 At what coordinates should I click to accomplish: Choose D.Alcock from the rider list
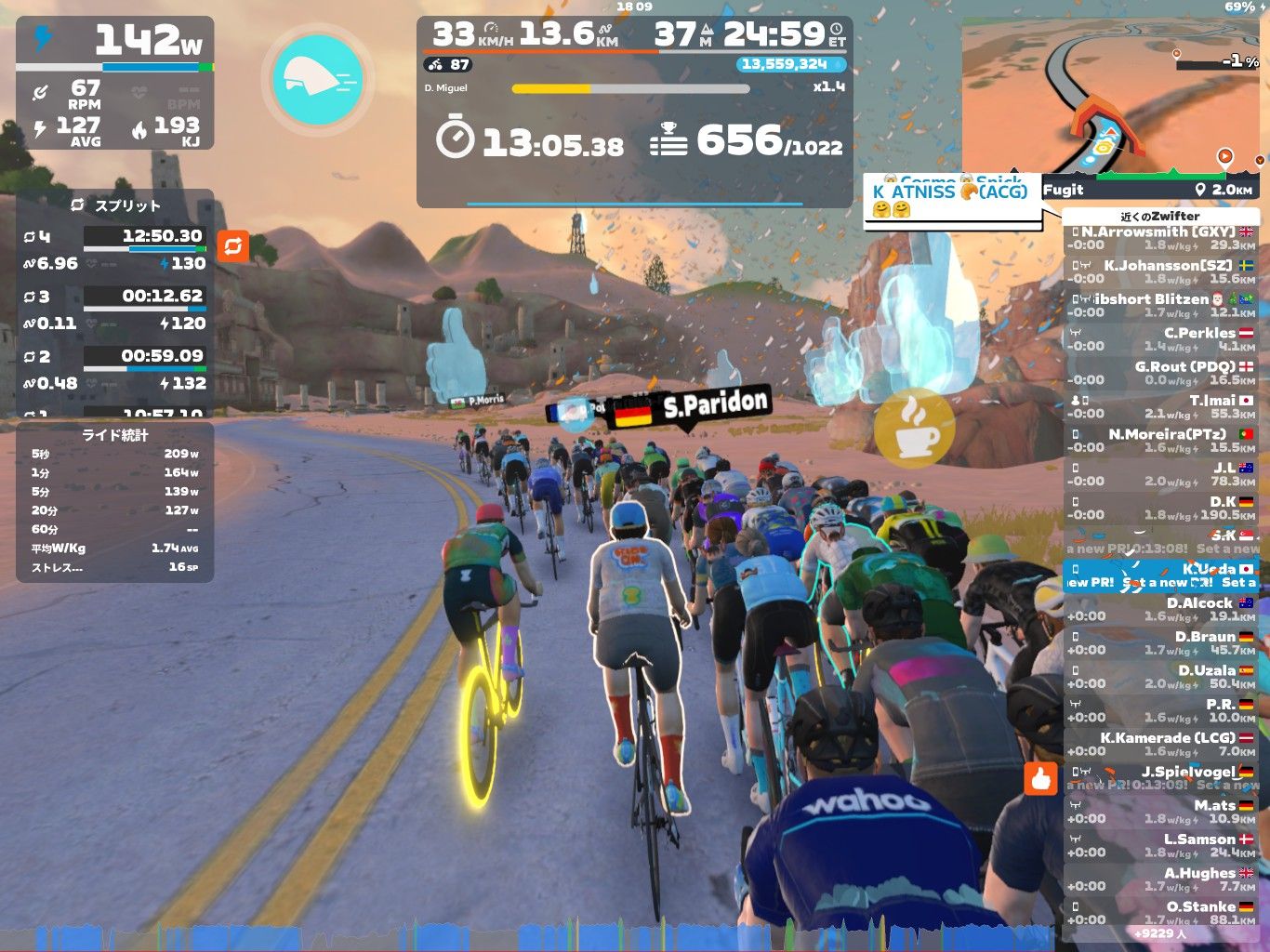point(1160,609)
